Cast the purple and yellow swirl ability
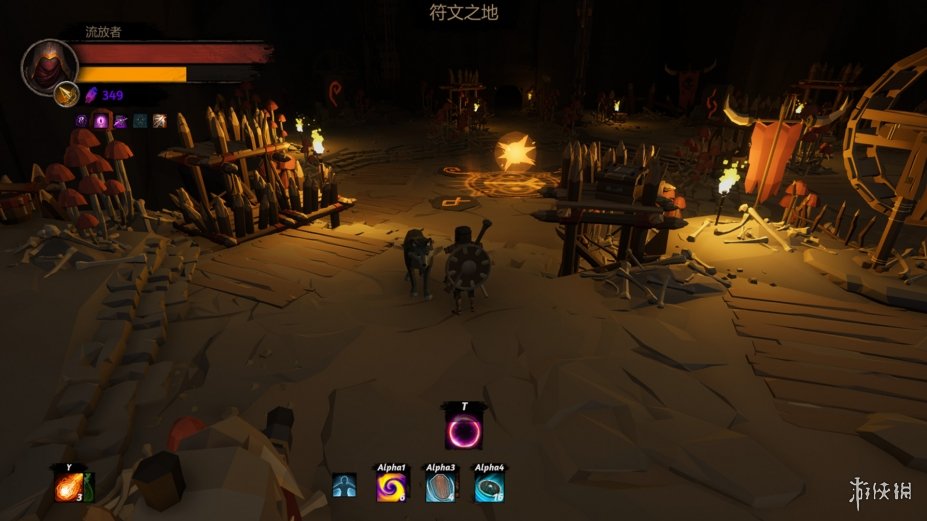The height and width of the screenshot is (521, 927). click(391, 486)
